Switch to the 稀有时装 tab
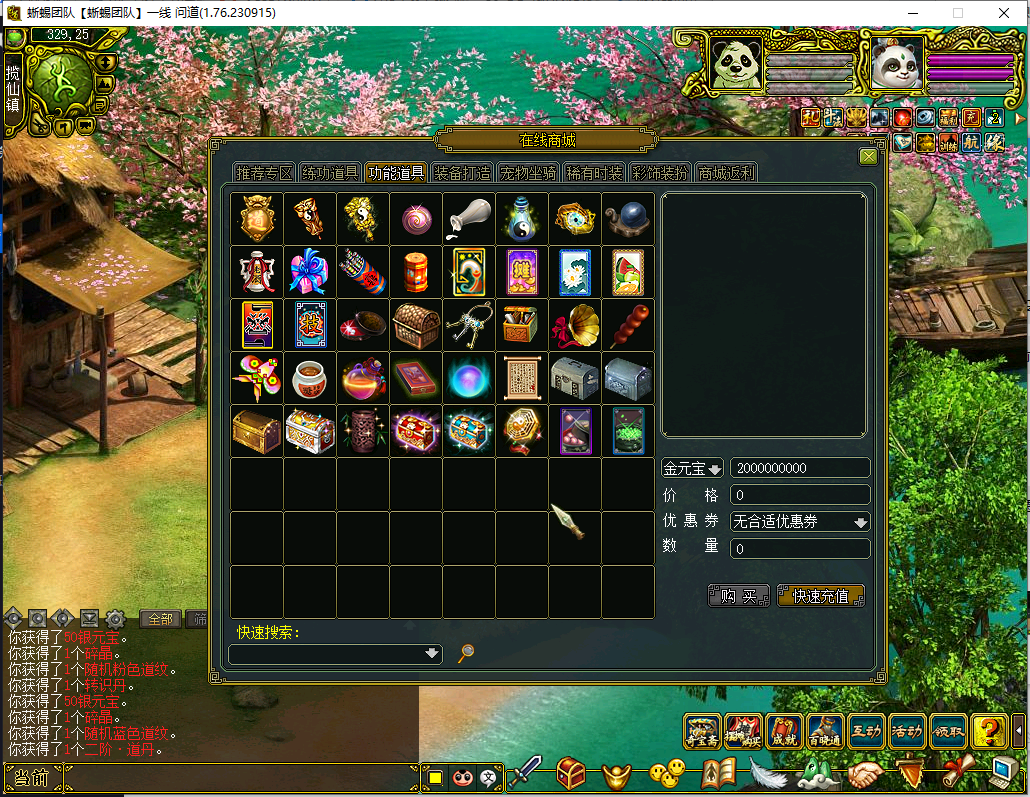This screenshot has height=797, width=1030. coord(594,173)
